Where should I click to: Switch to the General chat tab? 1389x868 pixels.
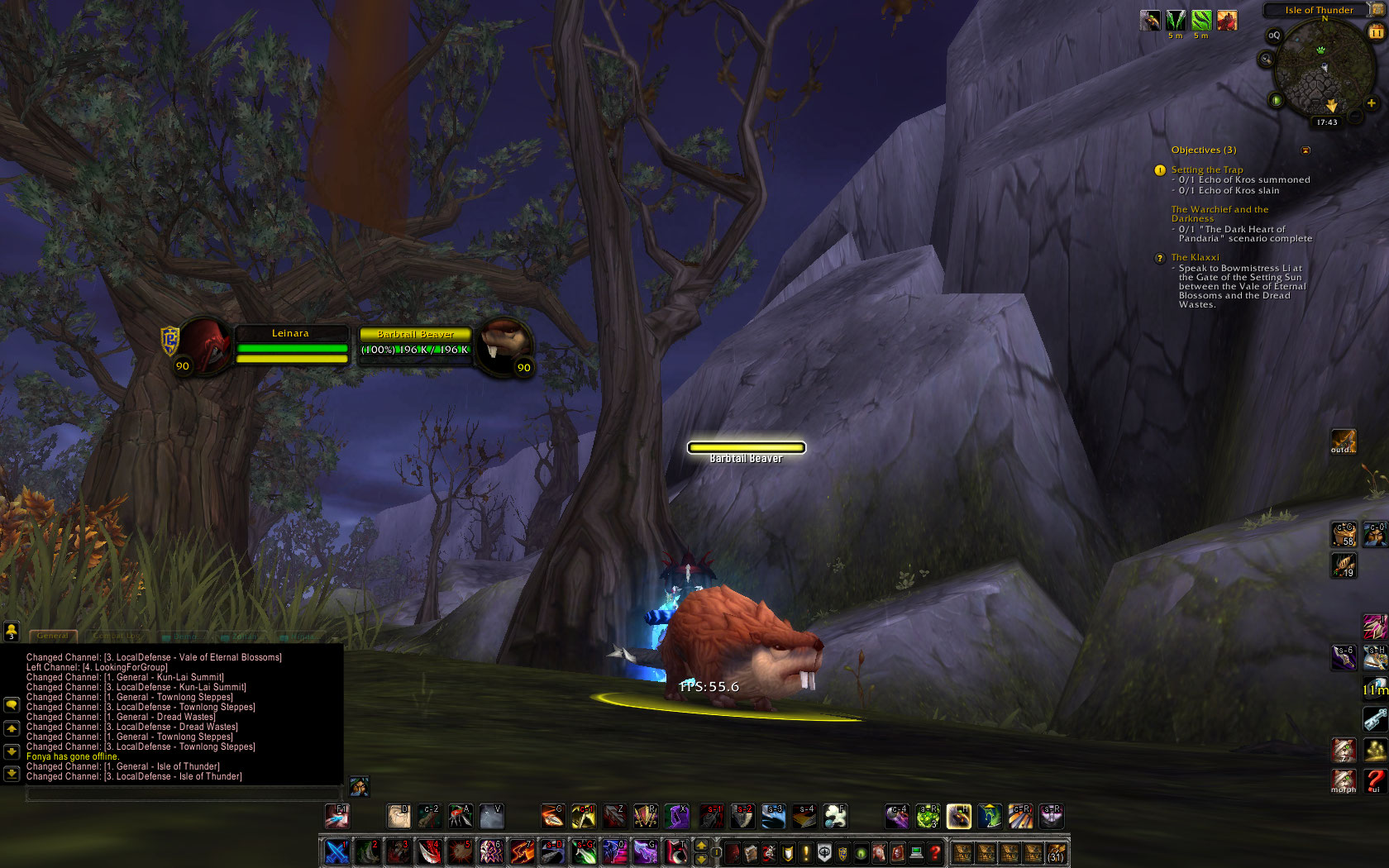(53, 636)
